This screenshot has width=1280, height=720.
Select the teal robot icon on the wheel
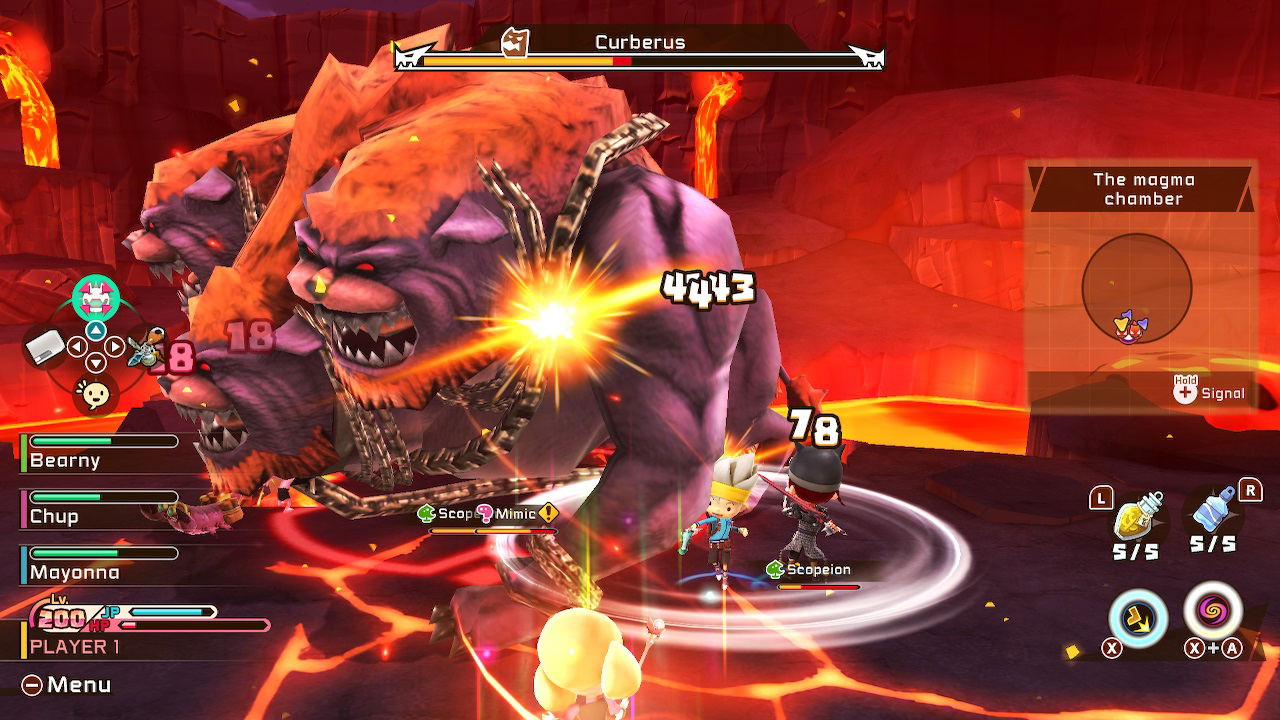click(x=96, y=296)
